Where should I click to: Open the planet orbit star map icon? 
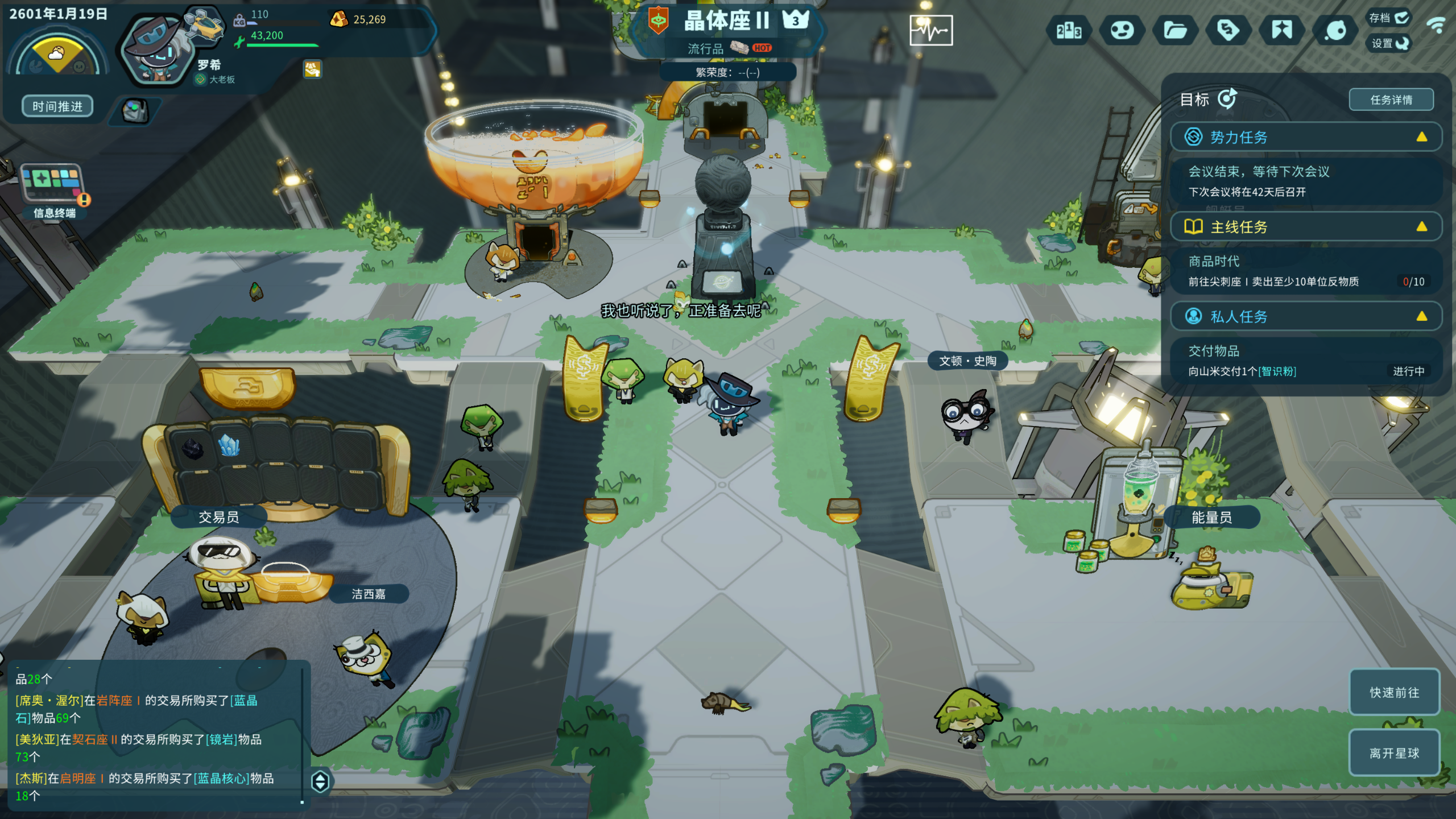click(x=1335, y=31)
